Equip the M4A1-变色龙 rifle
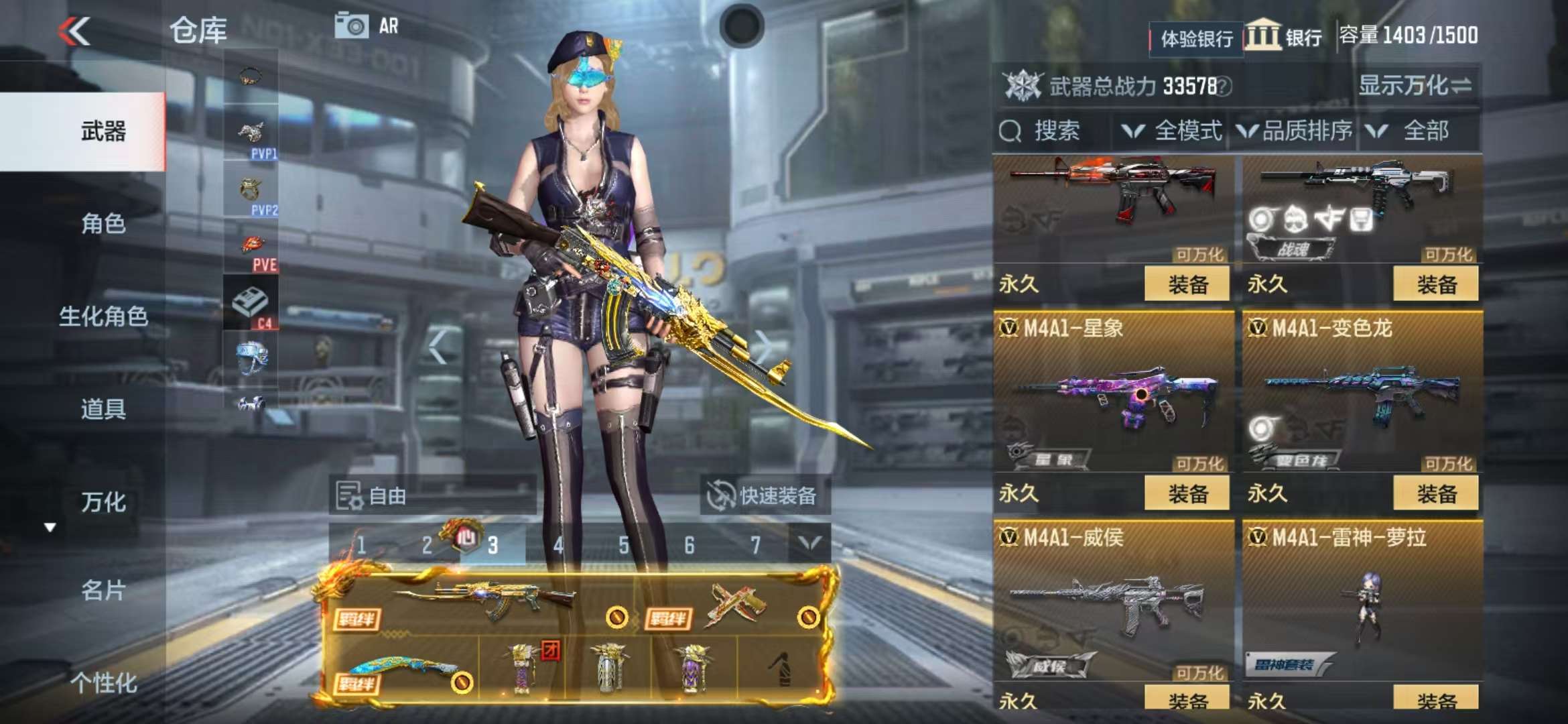1568x724 pixels. (1436, 494)
